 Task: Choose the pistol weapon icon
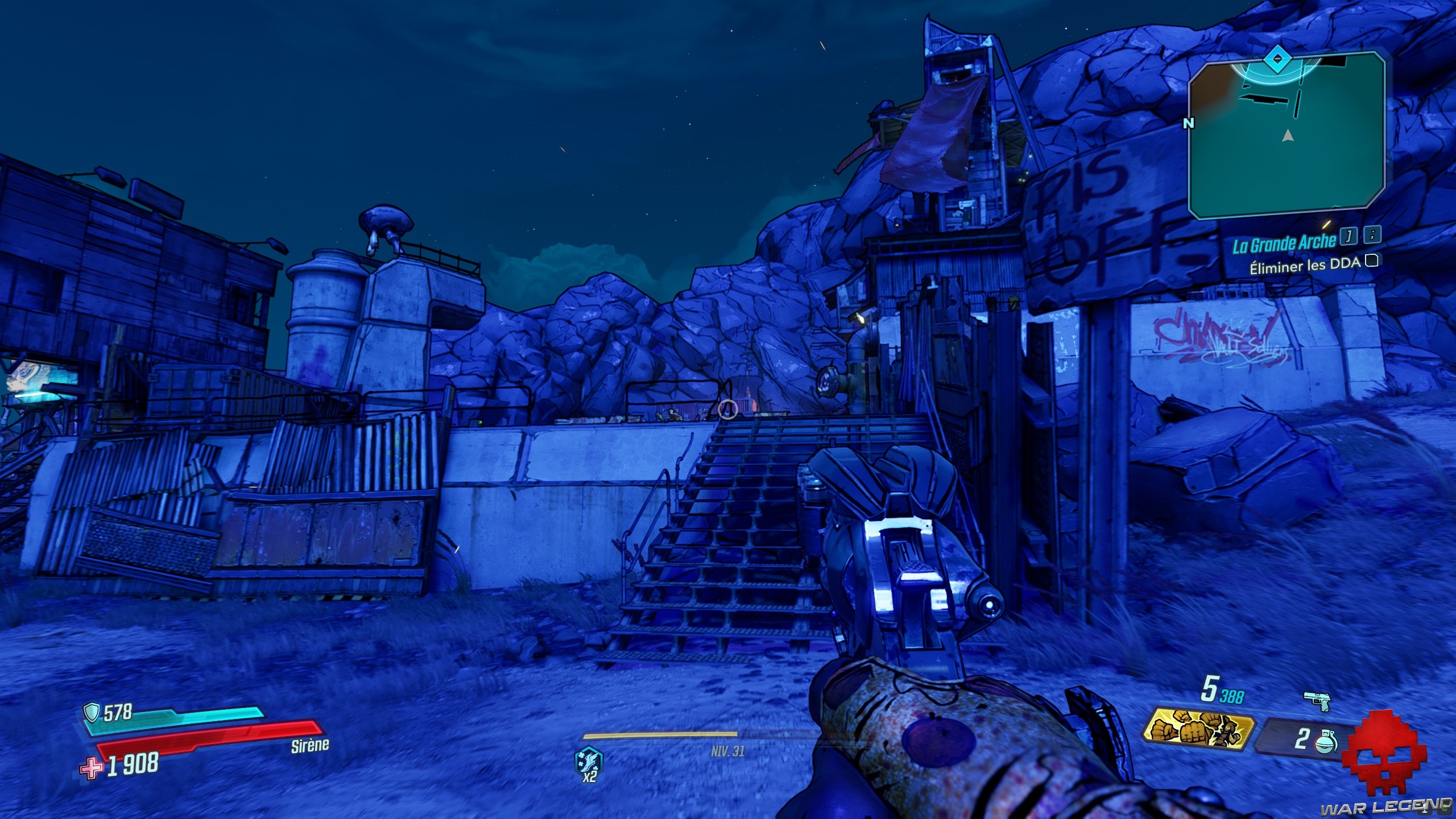pos(1316,701)
